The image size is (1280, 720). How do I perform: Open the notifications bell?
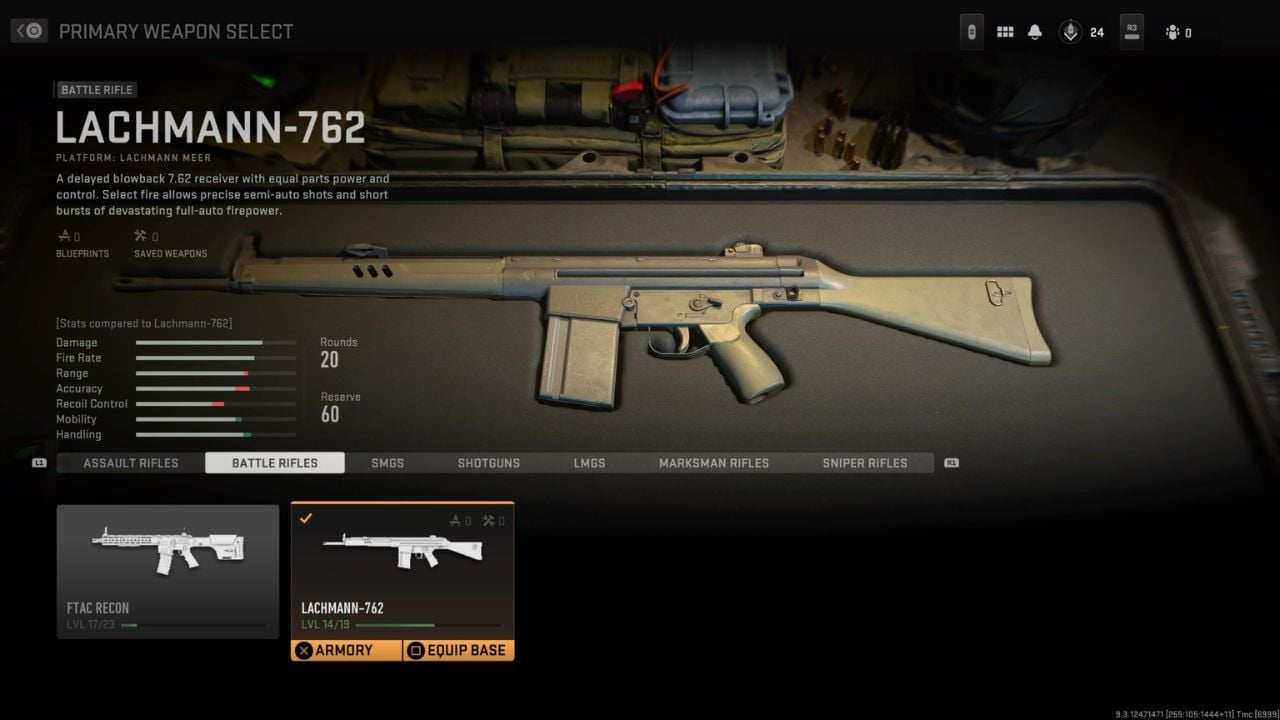coord(1035,32)
